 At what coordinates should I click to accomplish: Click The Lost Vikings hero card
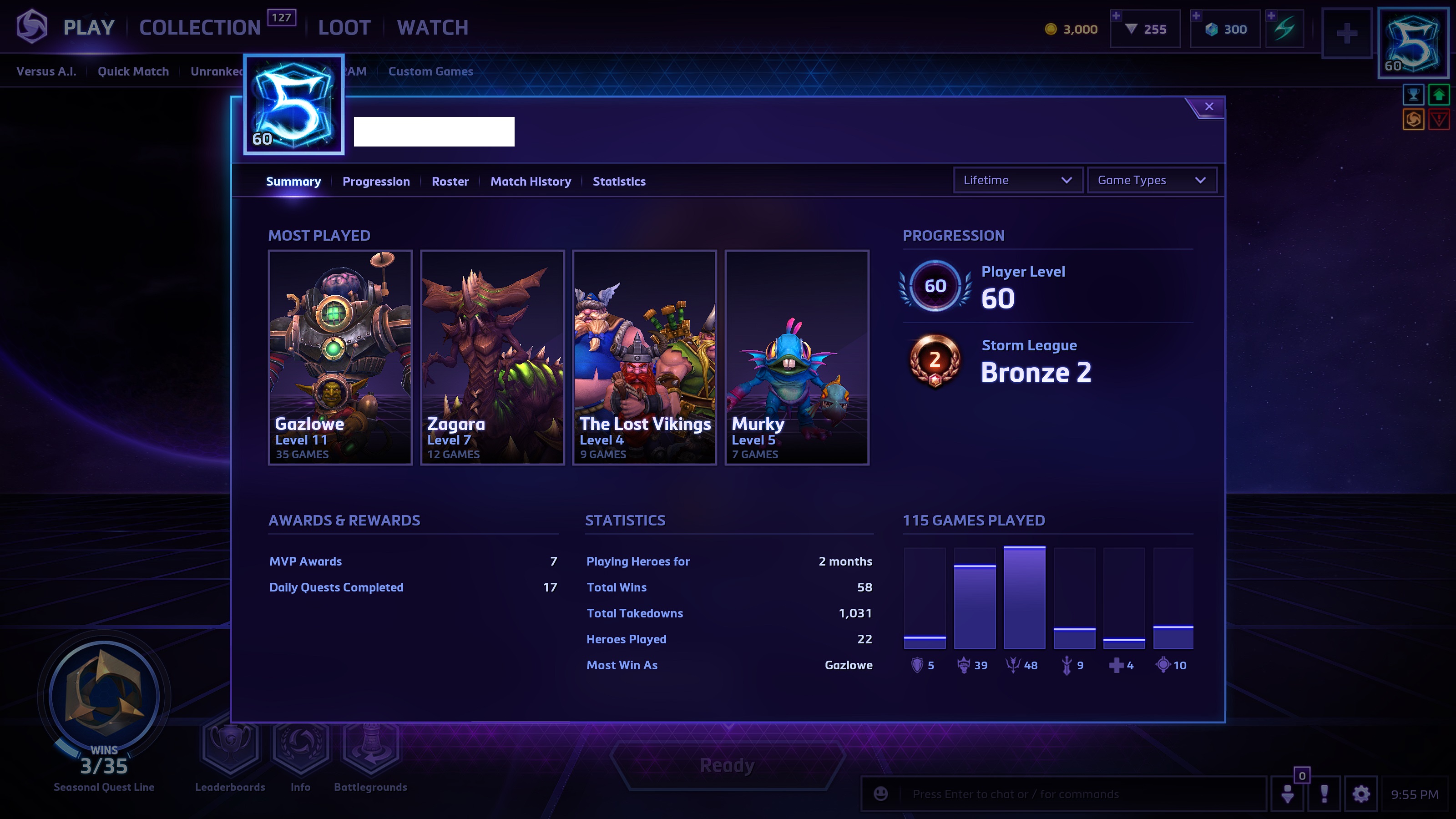coord(644,357)
